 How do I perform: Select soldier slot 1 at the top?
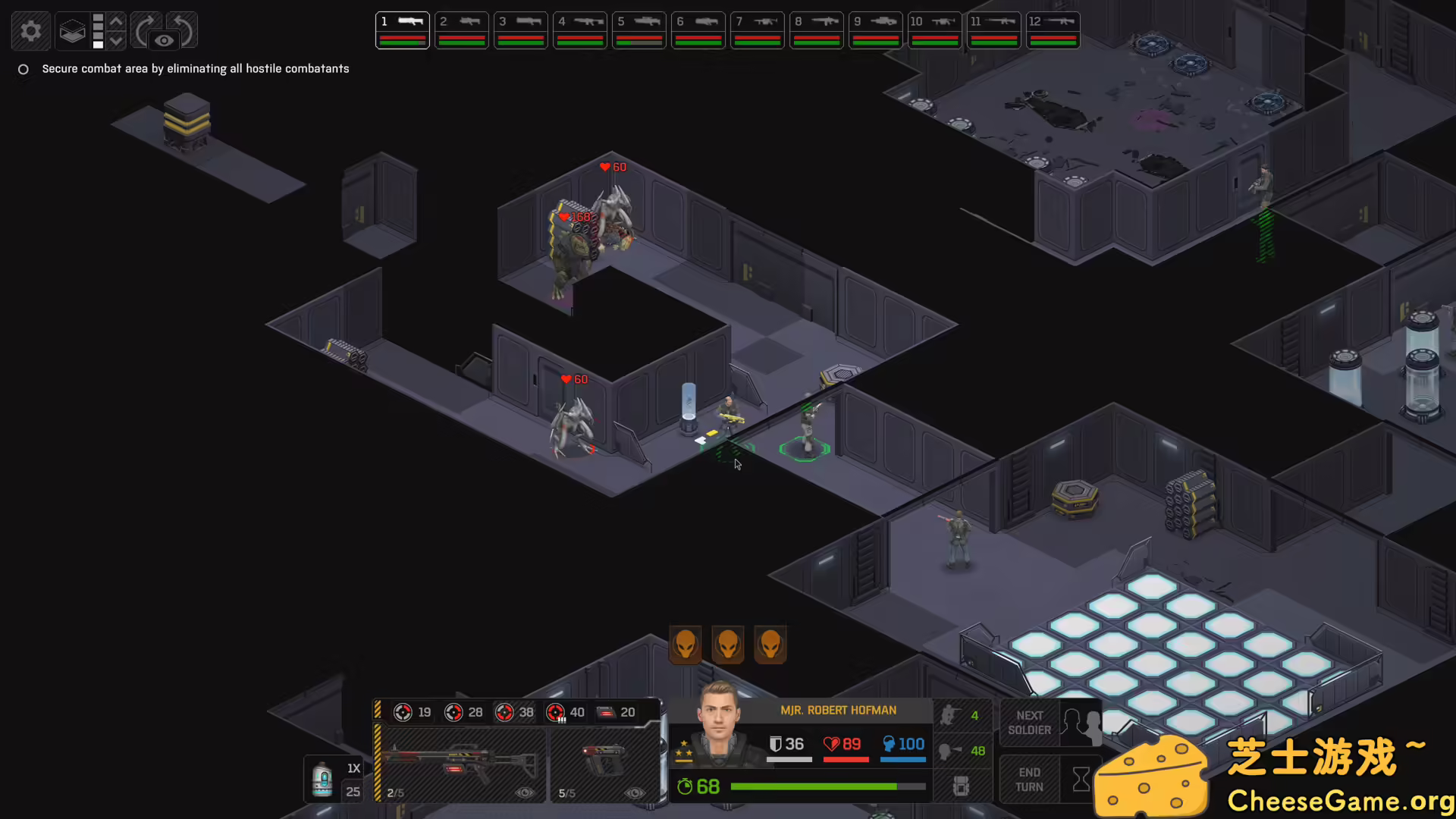click(x=402, y=30)
